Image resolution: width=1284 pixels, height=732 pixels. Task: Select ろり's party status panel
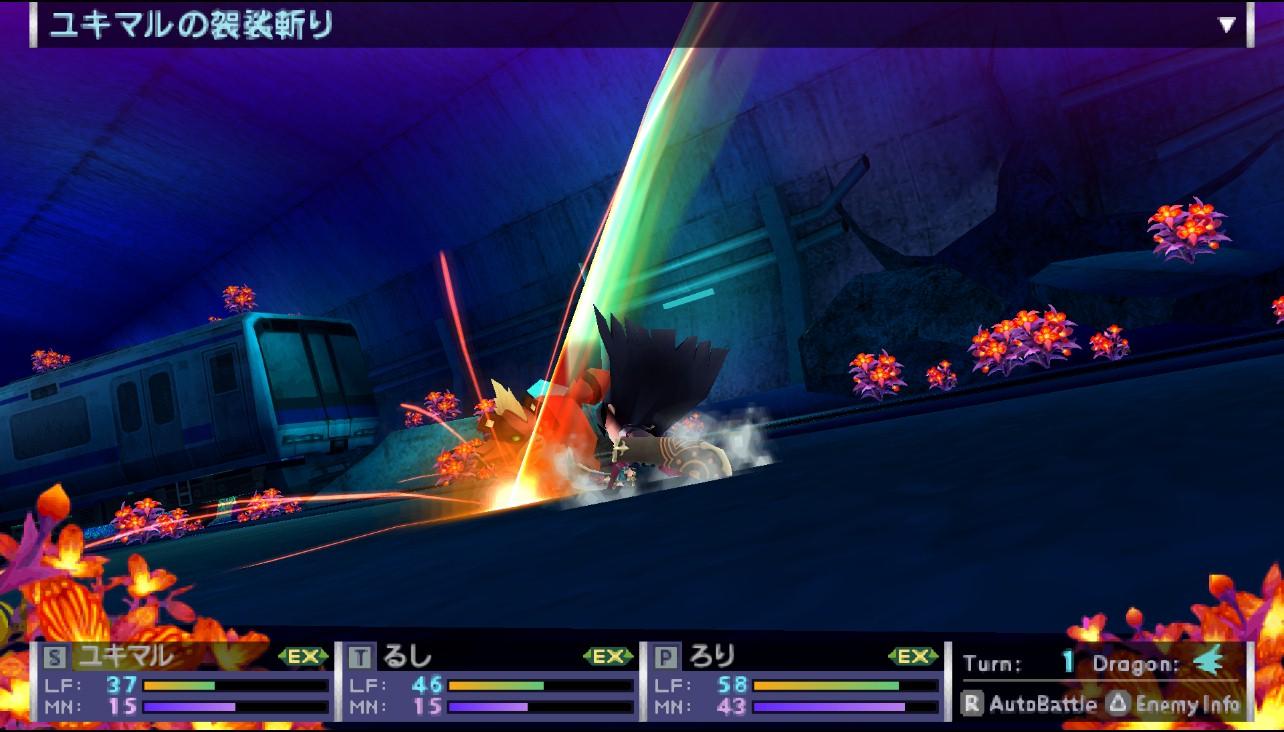tap(795, 682)
